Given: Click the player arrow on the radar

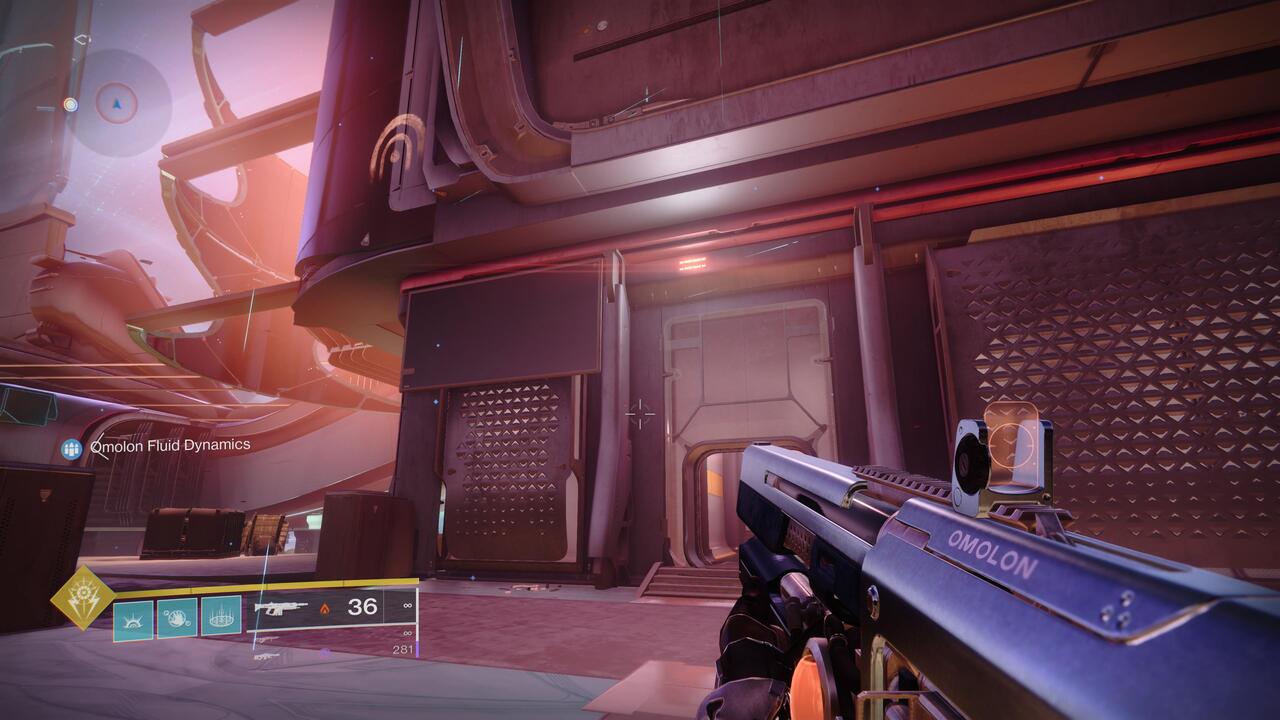Looking at the screenshot, I should click(117, 104).
